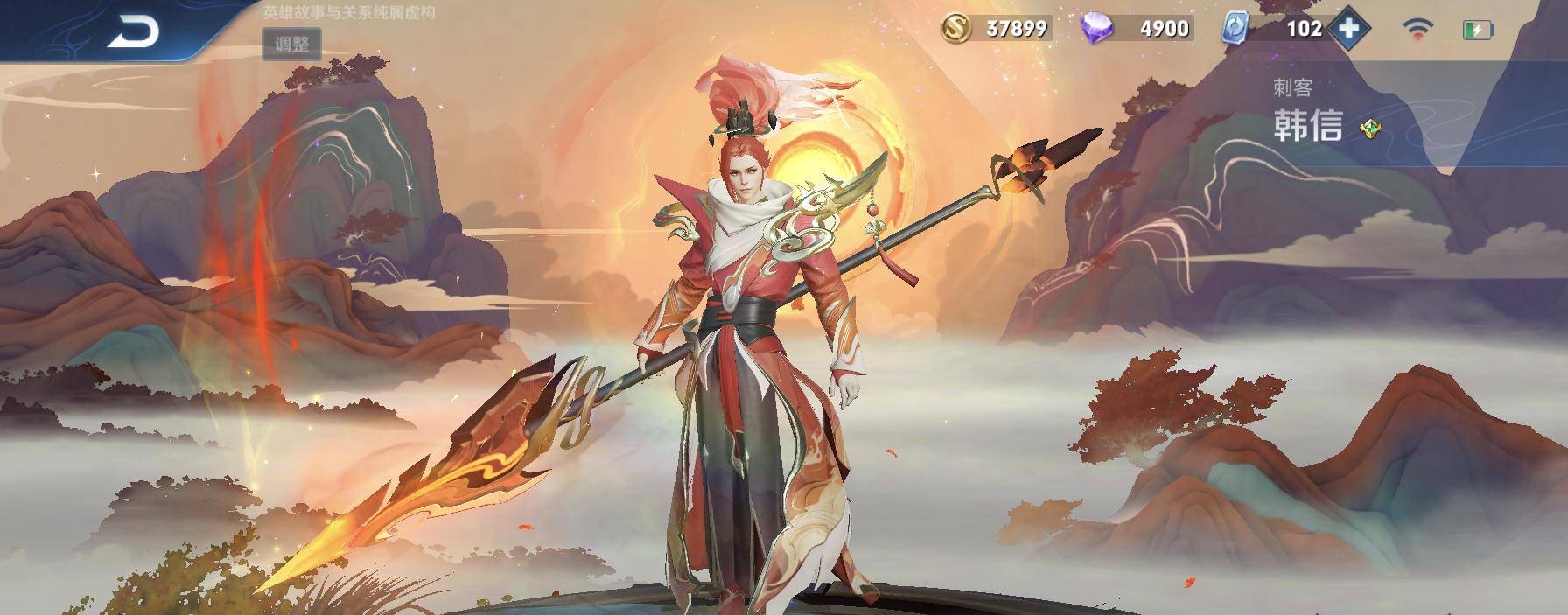Screen dimensions: 1568x615
Task: Select the blue ticket currency icon
Action: (1235, 29)
